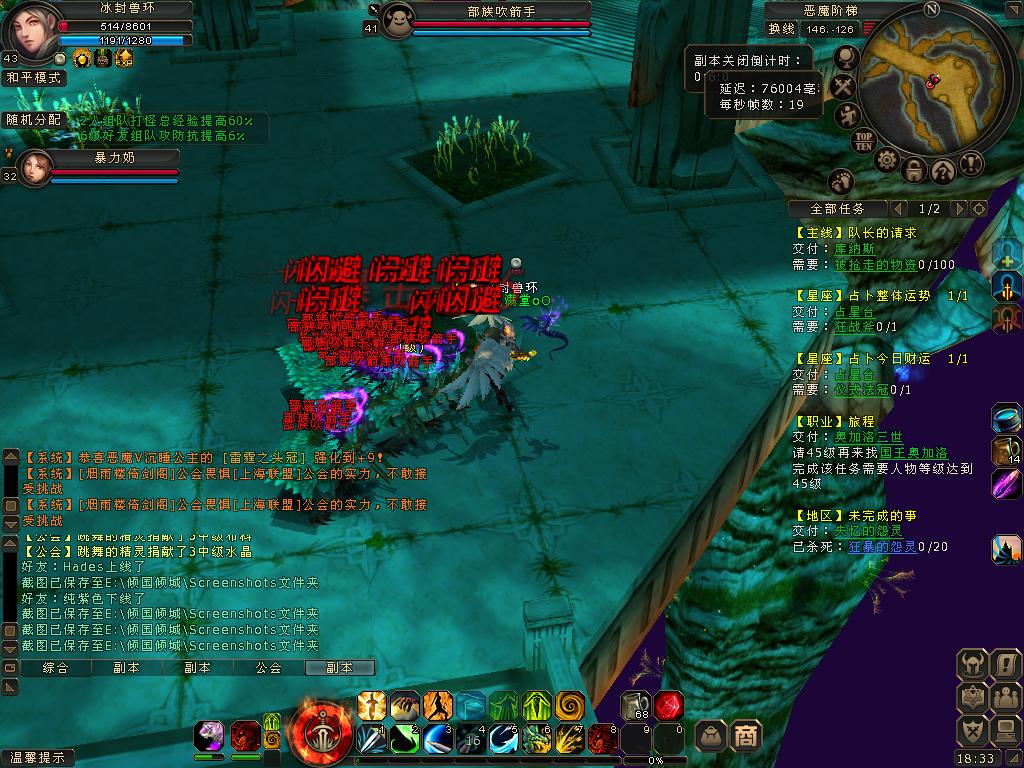The height and width of the screenshot is (768, 1024).
Task: Open the 温馨提示 tips button
Action: (x=38, y=758)
